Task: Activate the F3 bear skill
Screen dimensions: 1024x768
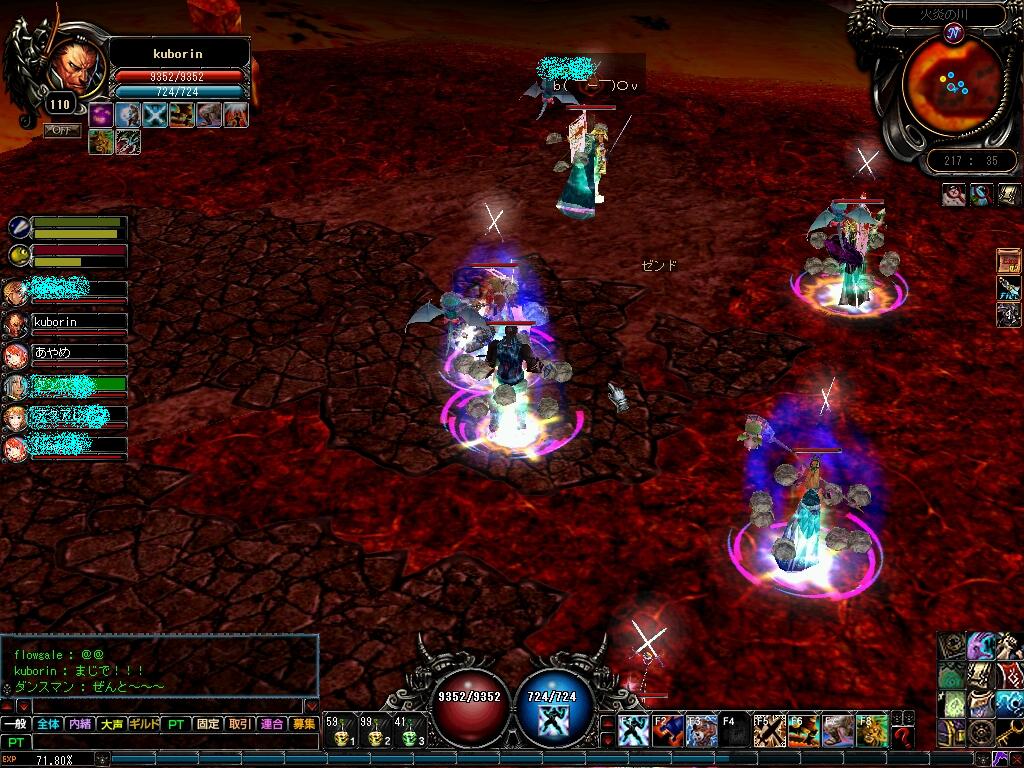Action: pyautogui.click(x=700, y=731)
